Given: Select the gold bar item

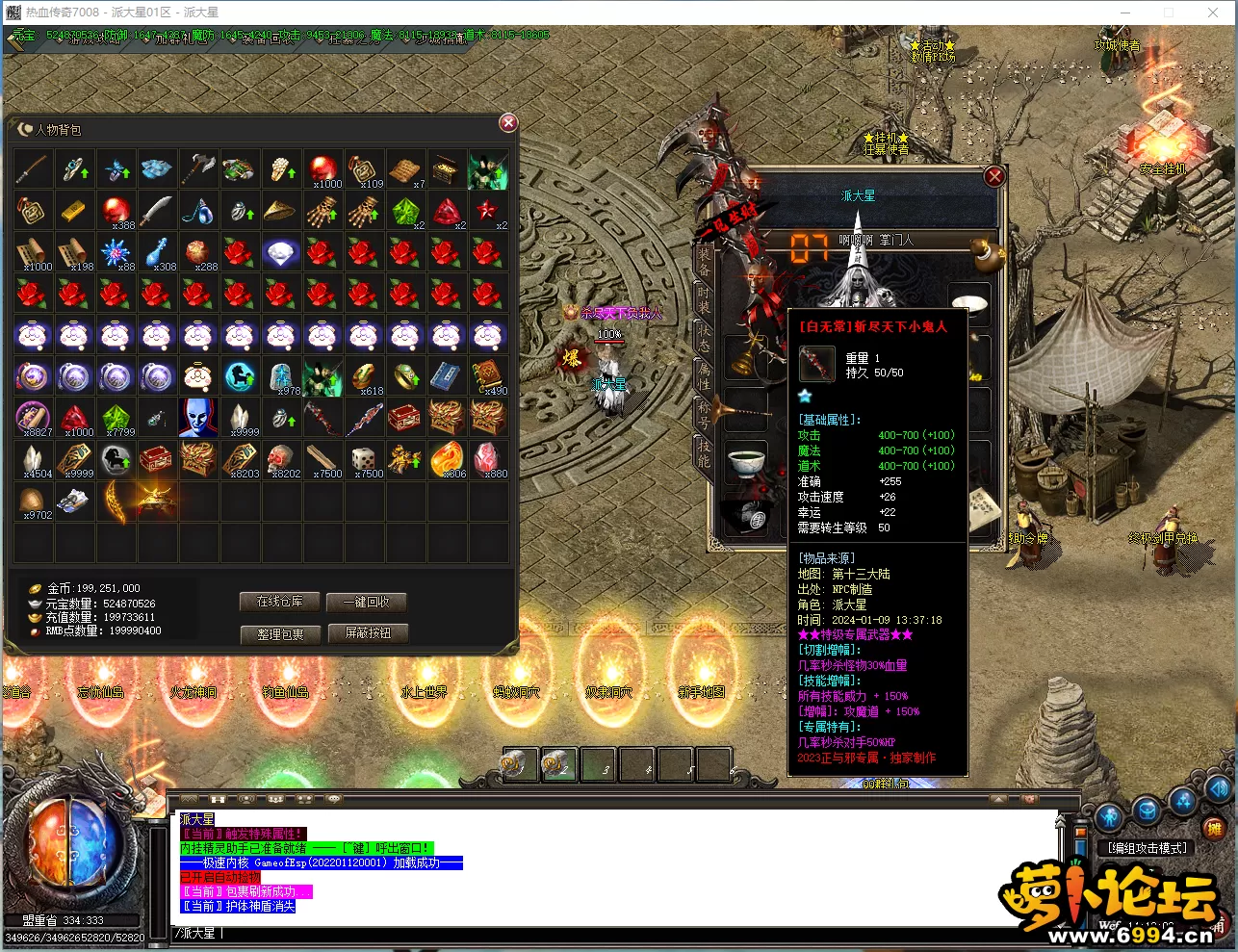Looking at the screenshot, I should [73, 211].
